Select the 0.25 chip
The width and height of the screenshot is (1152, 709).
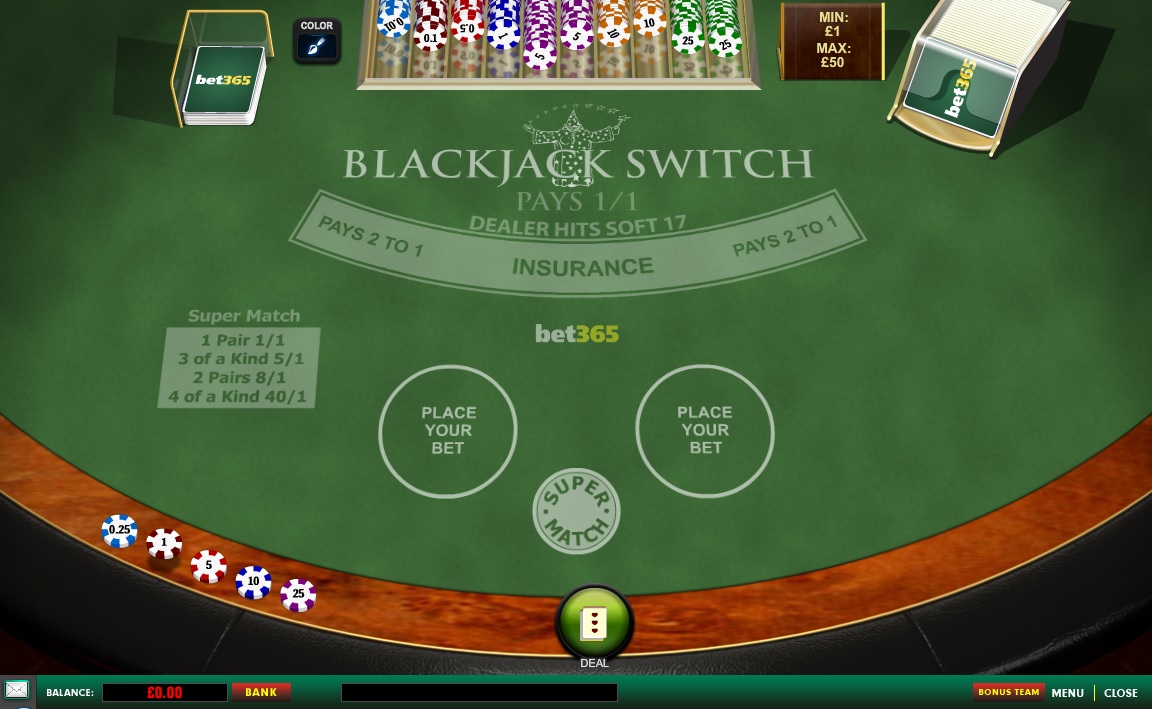coord(120,531)
